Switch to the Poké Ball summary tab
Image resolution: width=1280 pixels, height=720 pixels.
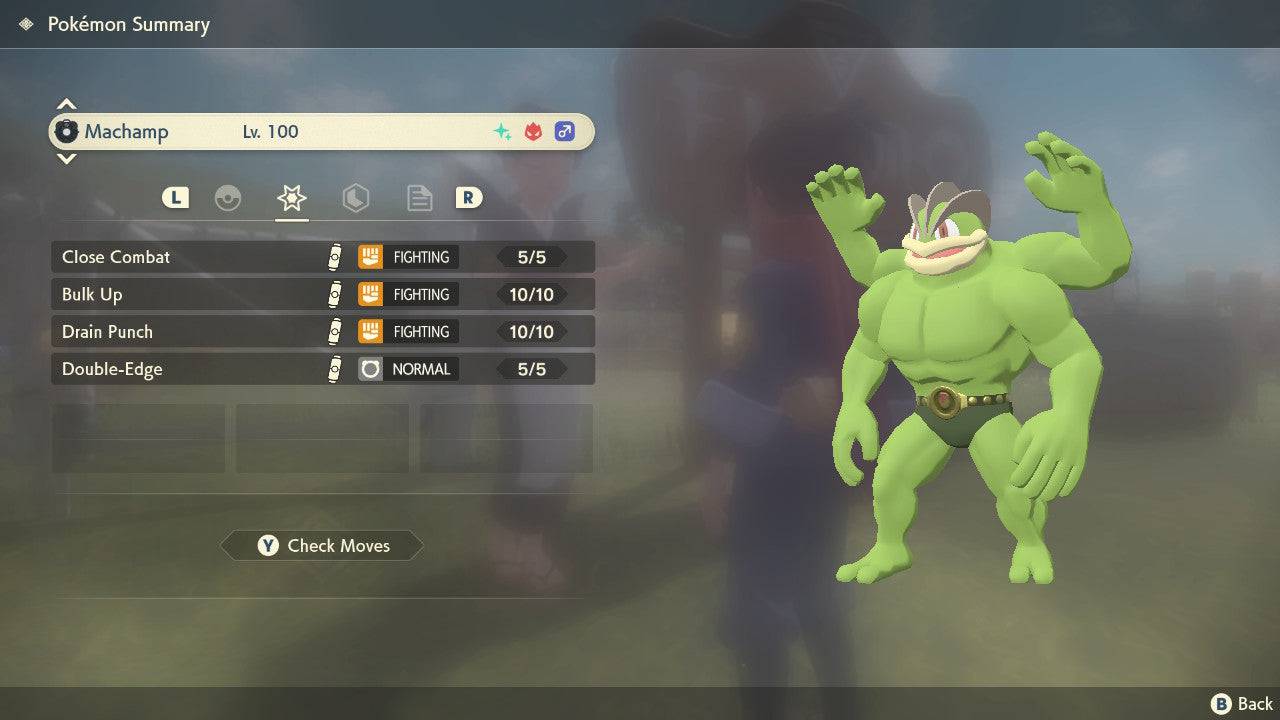click(228, 198)
